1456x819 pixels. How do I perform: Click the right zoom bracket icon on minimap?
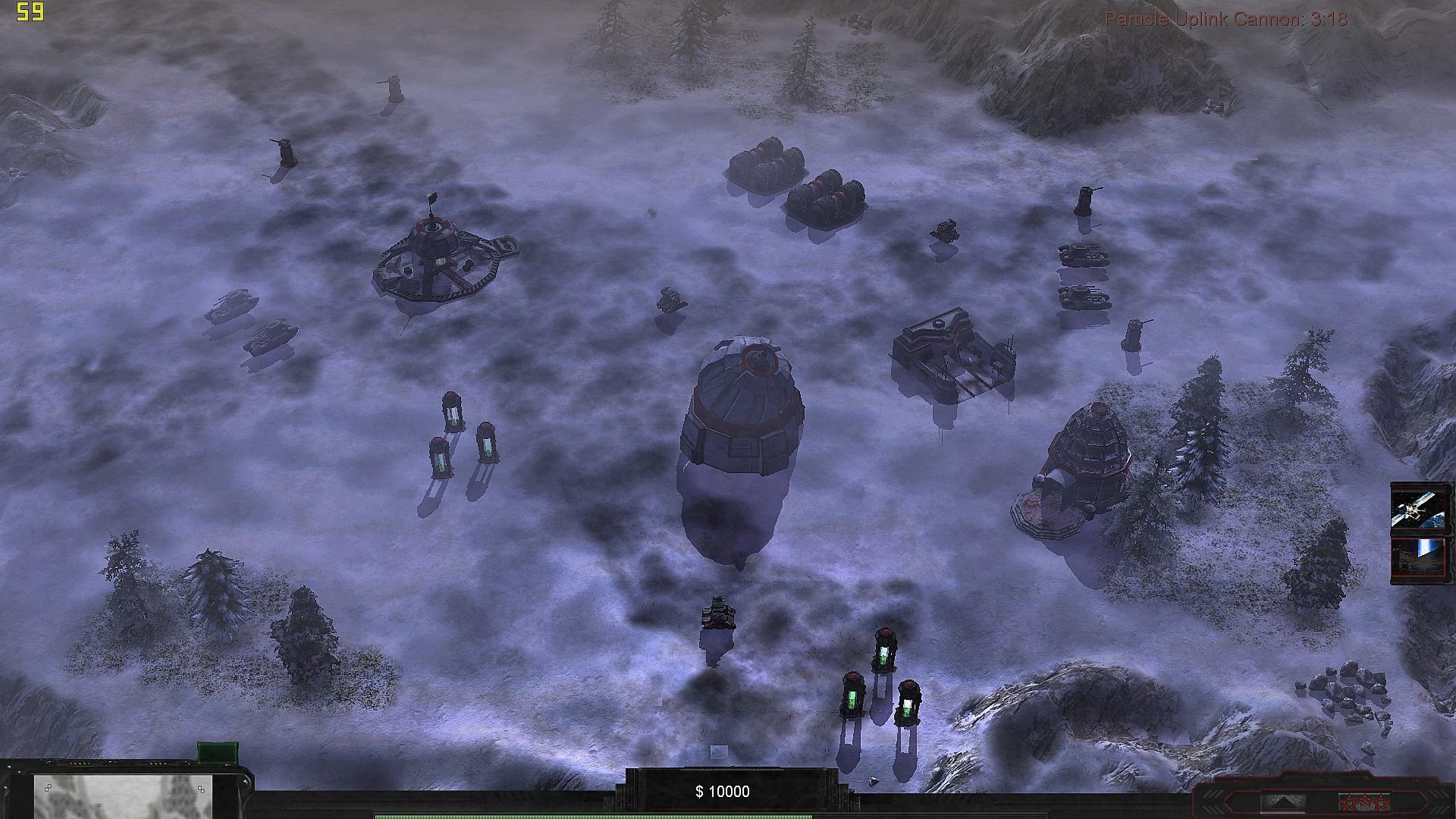click(202, 789)
